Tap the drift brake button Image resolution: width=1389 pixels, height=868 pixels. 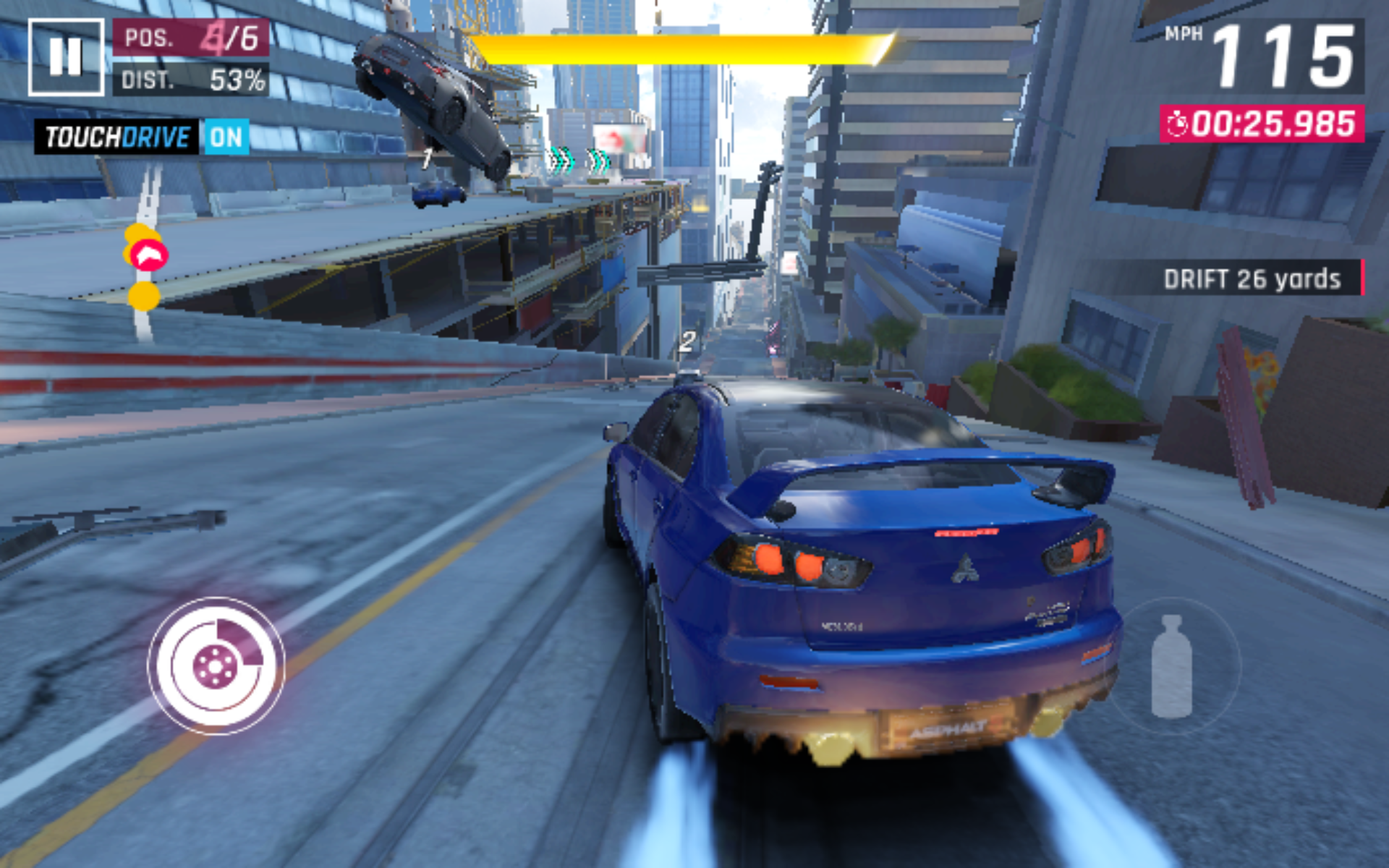click(216, 665)
